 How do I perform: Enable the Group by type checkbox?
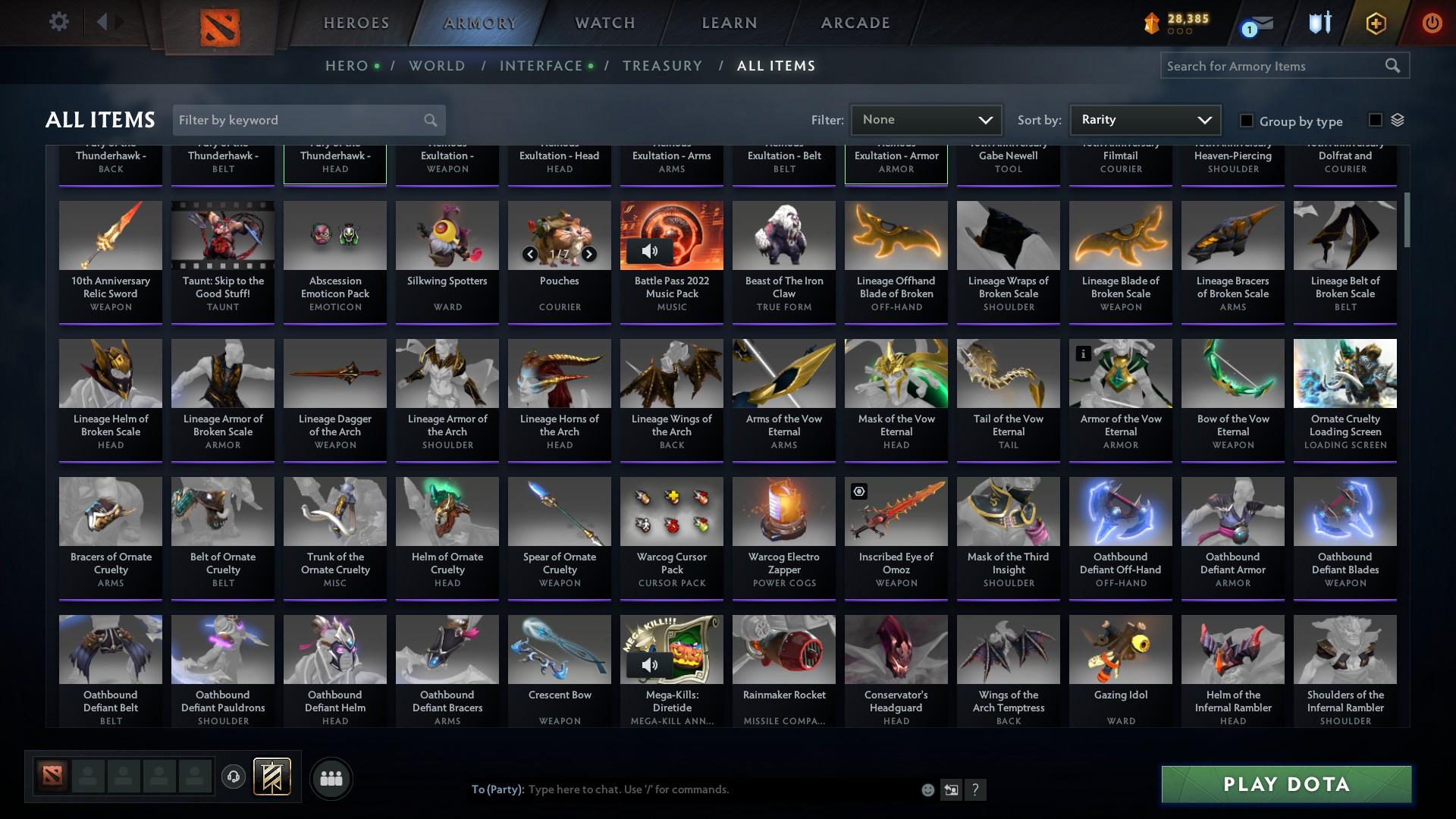[x=1246, y=121]
